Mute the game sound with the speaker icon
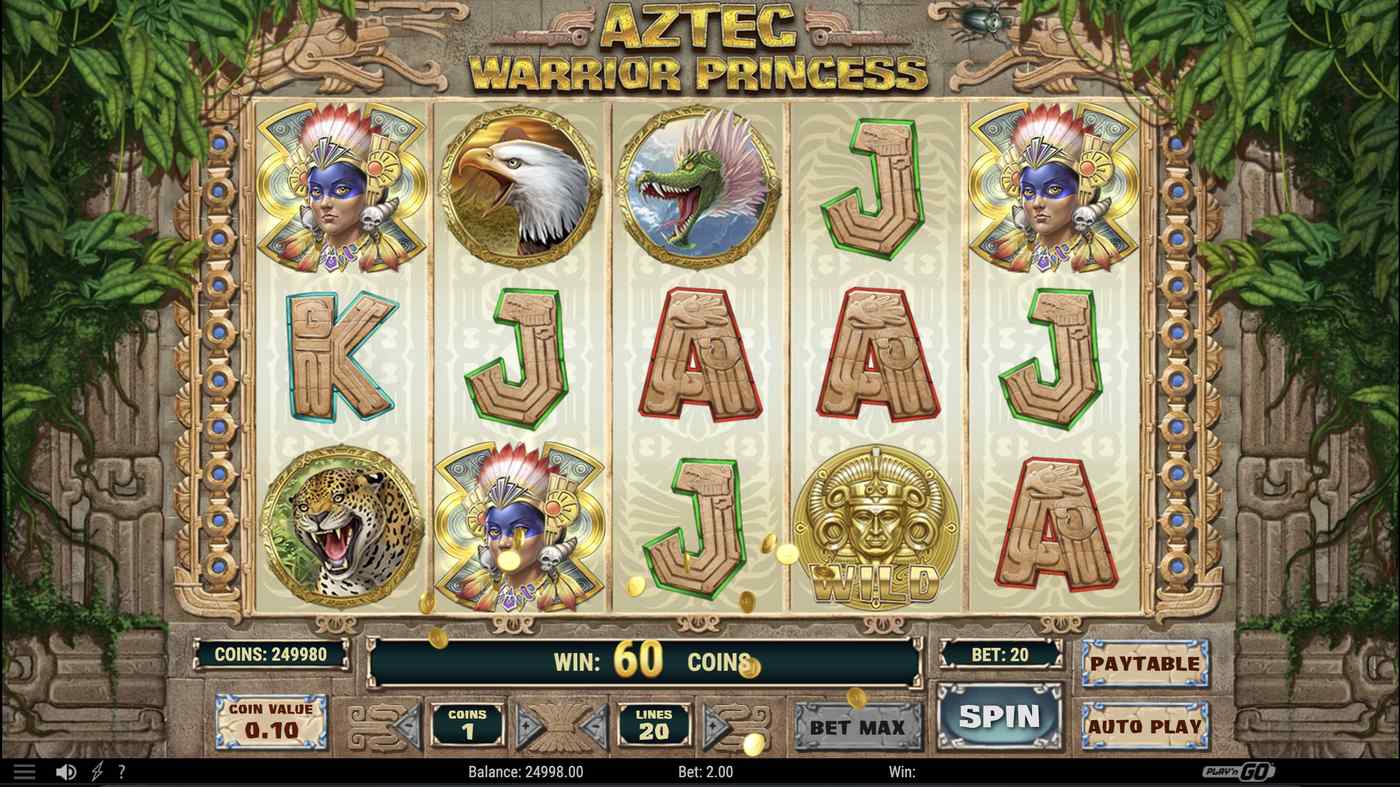1400x787 pixels. [x=65, y=770]
